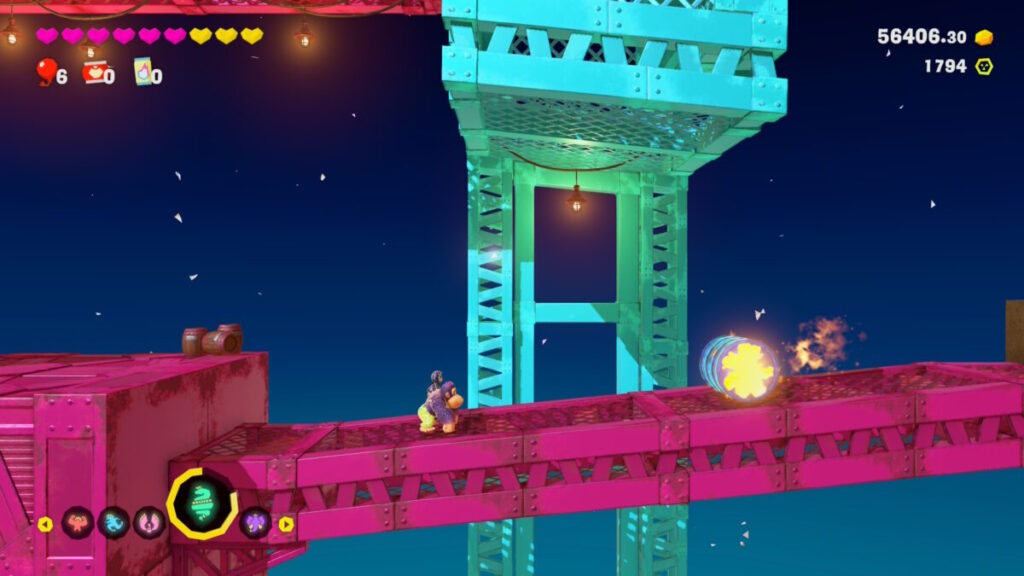Use the red snack can item
1024x576 pixels.
[x=95, y=71]
